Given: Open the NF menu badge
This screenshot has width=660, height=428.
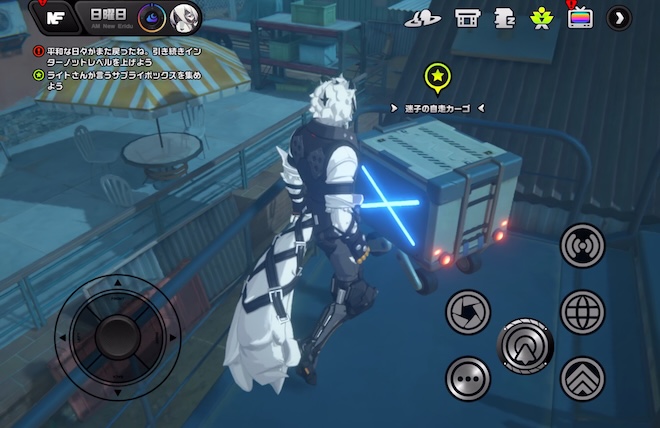Looking at the screenshot, I should click(57, 15).
